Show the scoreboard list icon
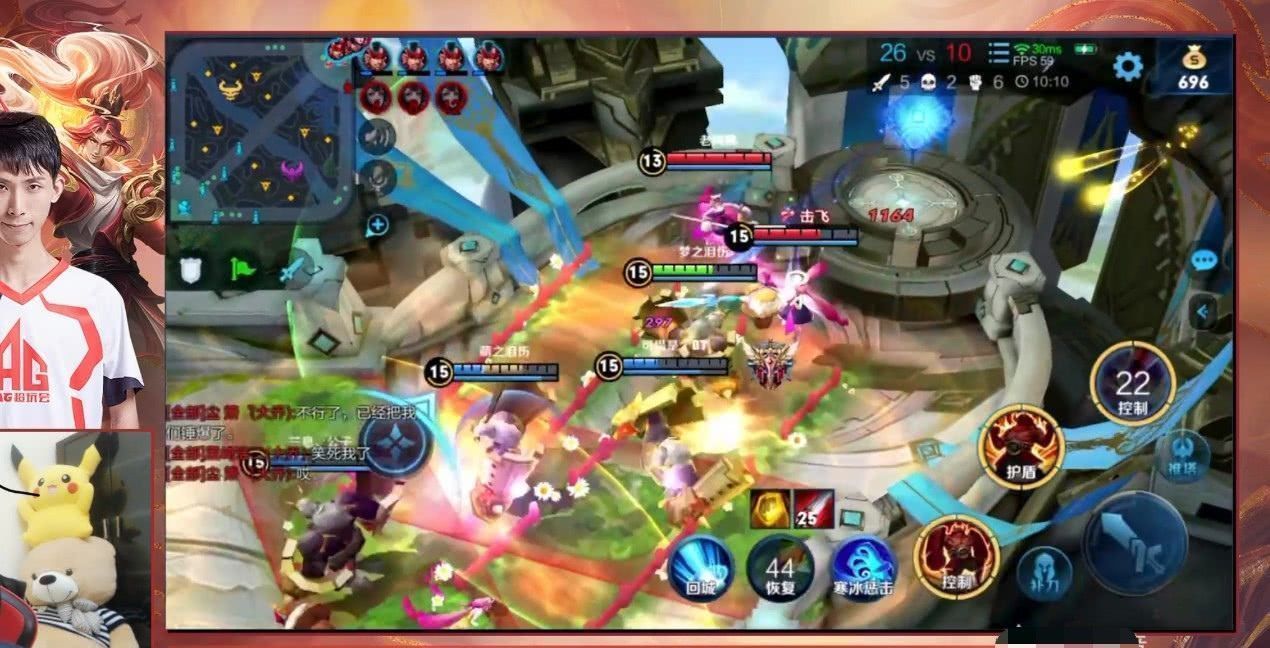 click(998, 53)
